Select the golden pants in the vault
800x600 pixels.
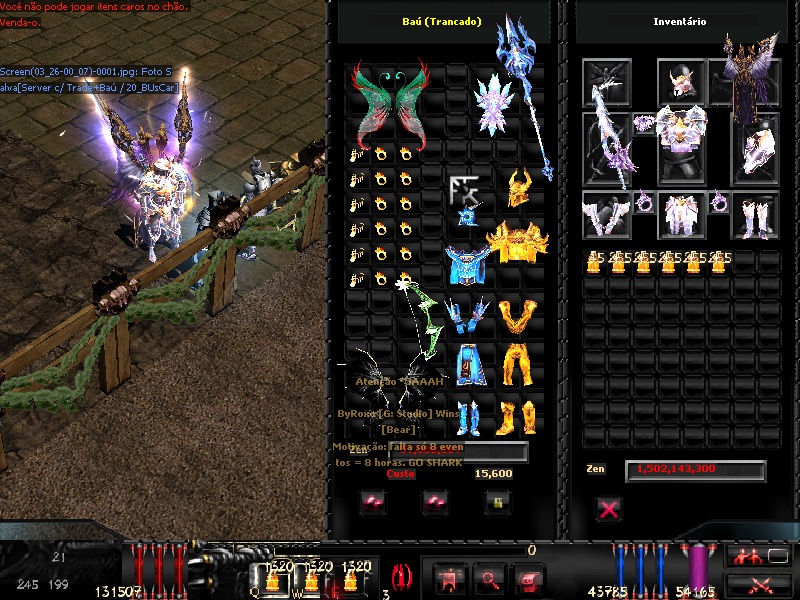[x=518, y=366]
